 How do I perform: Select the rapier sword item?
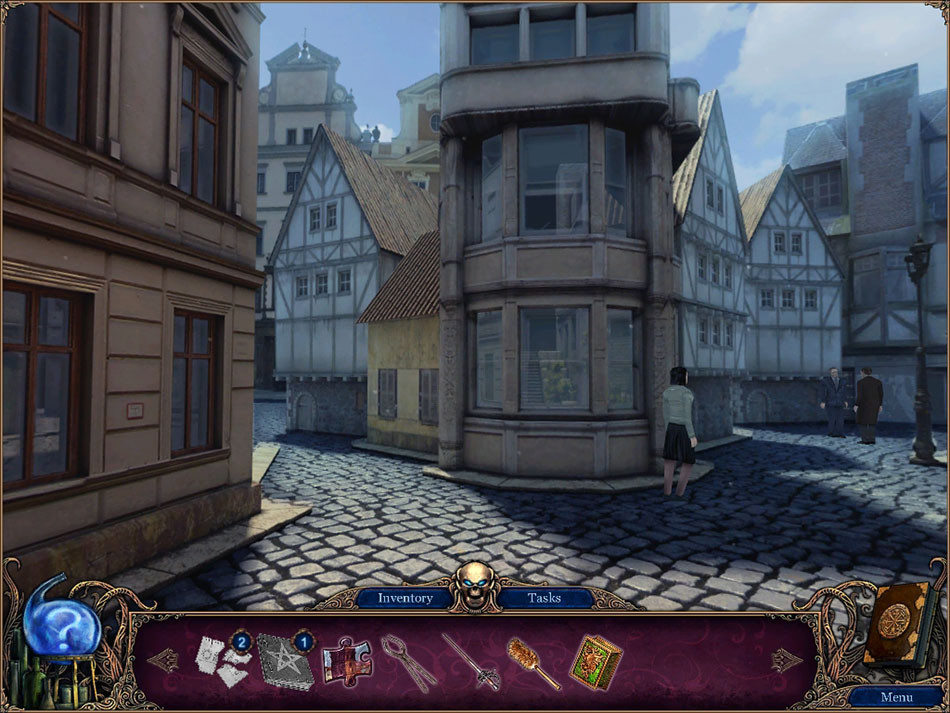point(470,661)
